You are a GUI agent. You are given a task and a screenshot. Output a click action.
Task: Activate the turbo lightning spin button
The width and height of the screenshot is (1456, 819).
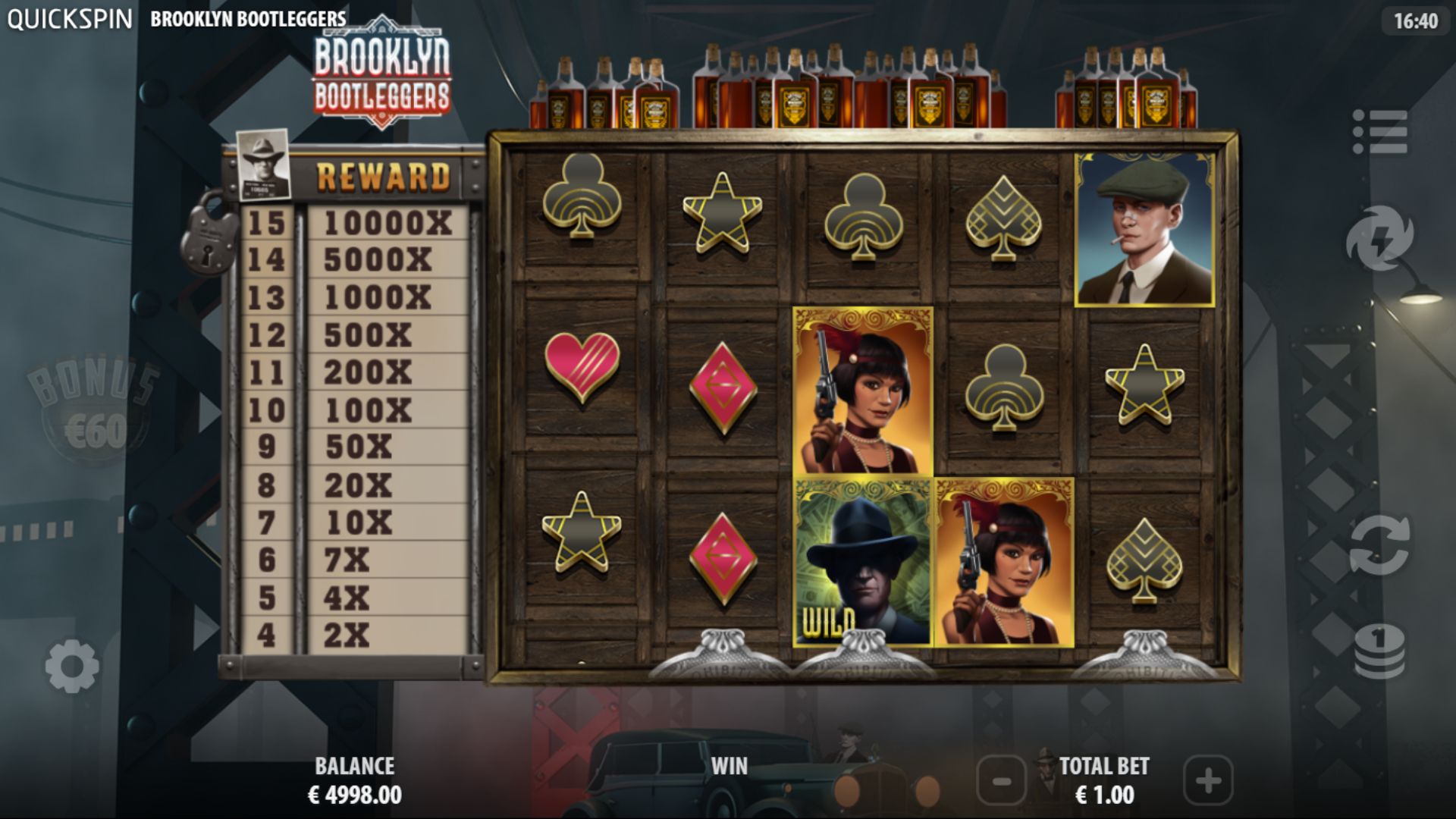point(1379,239)
